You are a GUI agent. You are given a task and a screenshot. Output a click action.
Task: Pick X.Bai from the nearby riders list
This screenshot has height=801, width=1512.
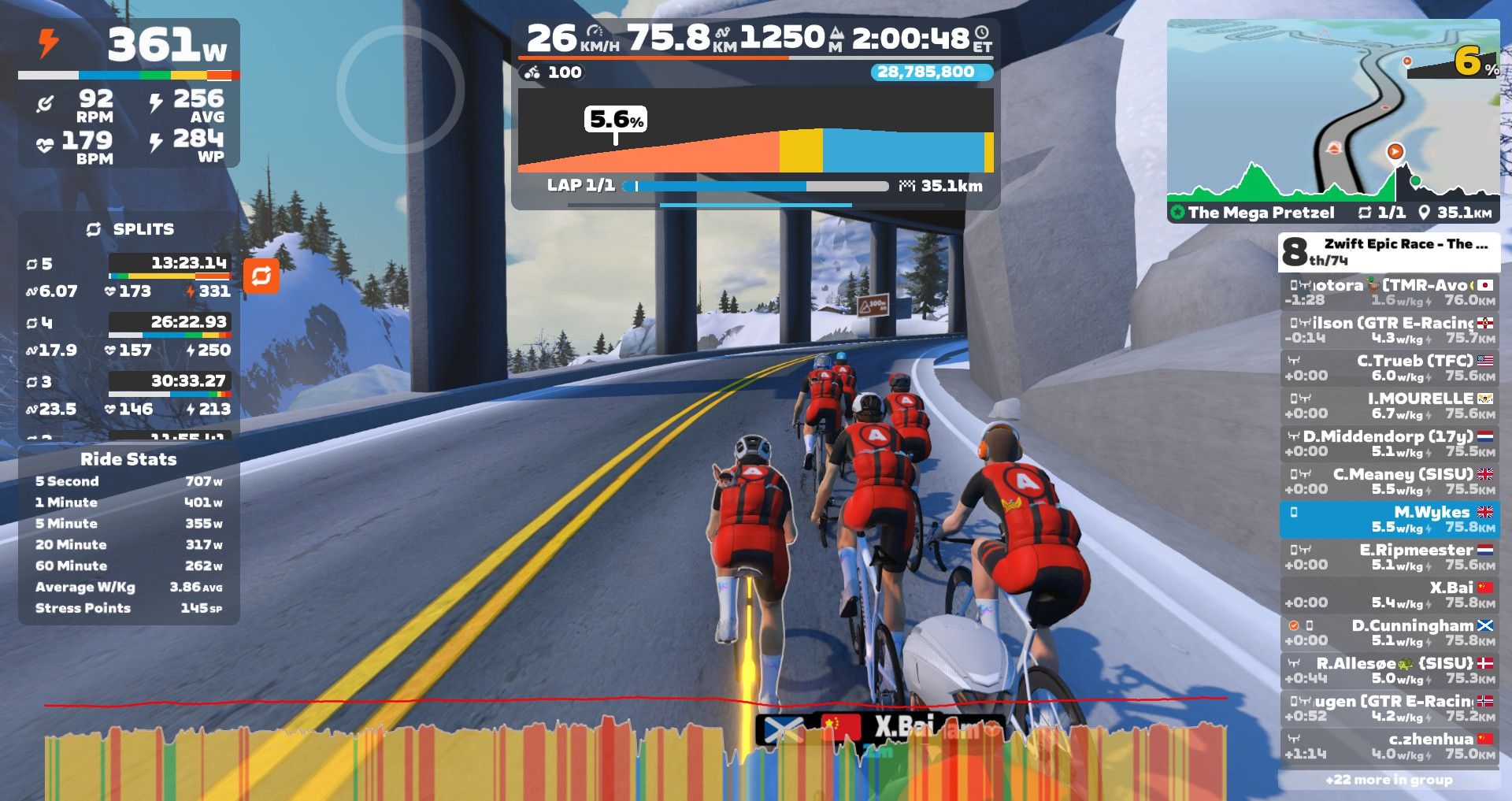tap(1390, 595)
